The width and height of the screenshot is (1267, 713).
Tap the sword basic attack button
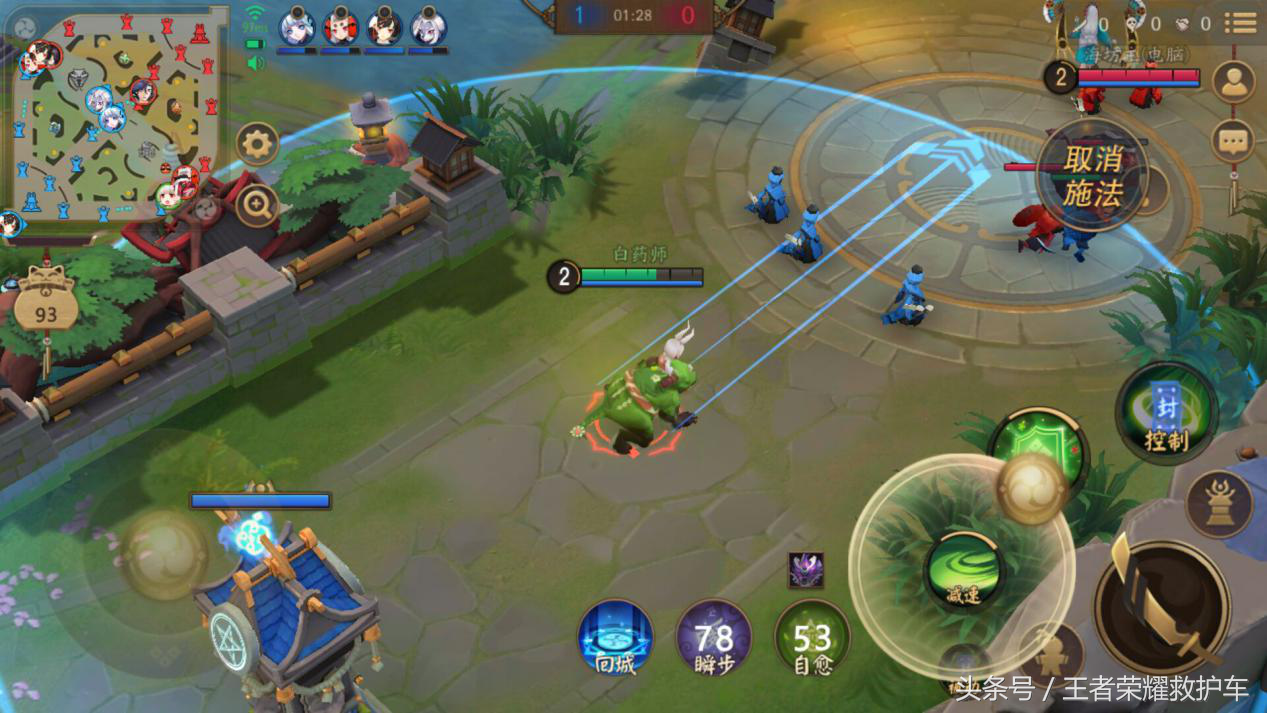1160,605
